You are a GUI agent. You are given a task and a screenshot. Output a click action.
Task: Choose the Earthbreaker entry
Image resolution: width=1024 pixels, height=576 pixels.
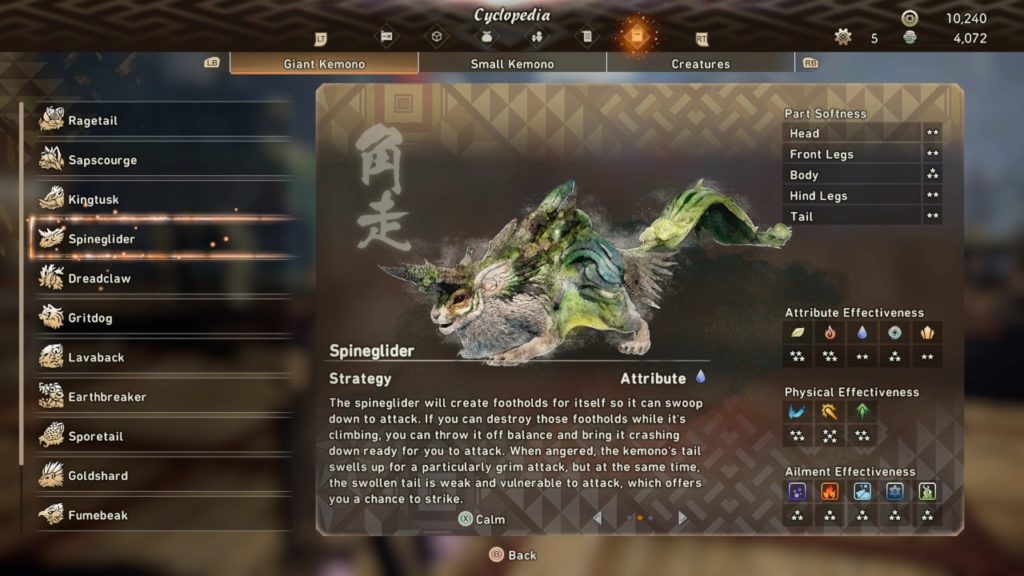click(160, 397)
